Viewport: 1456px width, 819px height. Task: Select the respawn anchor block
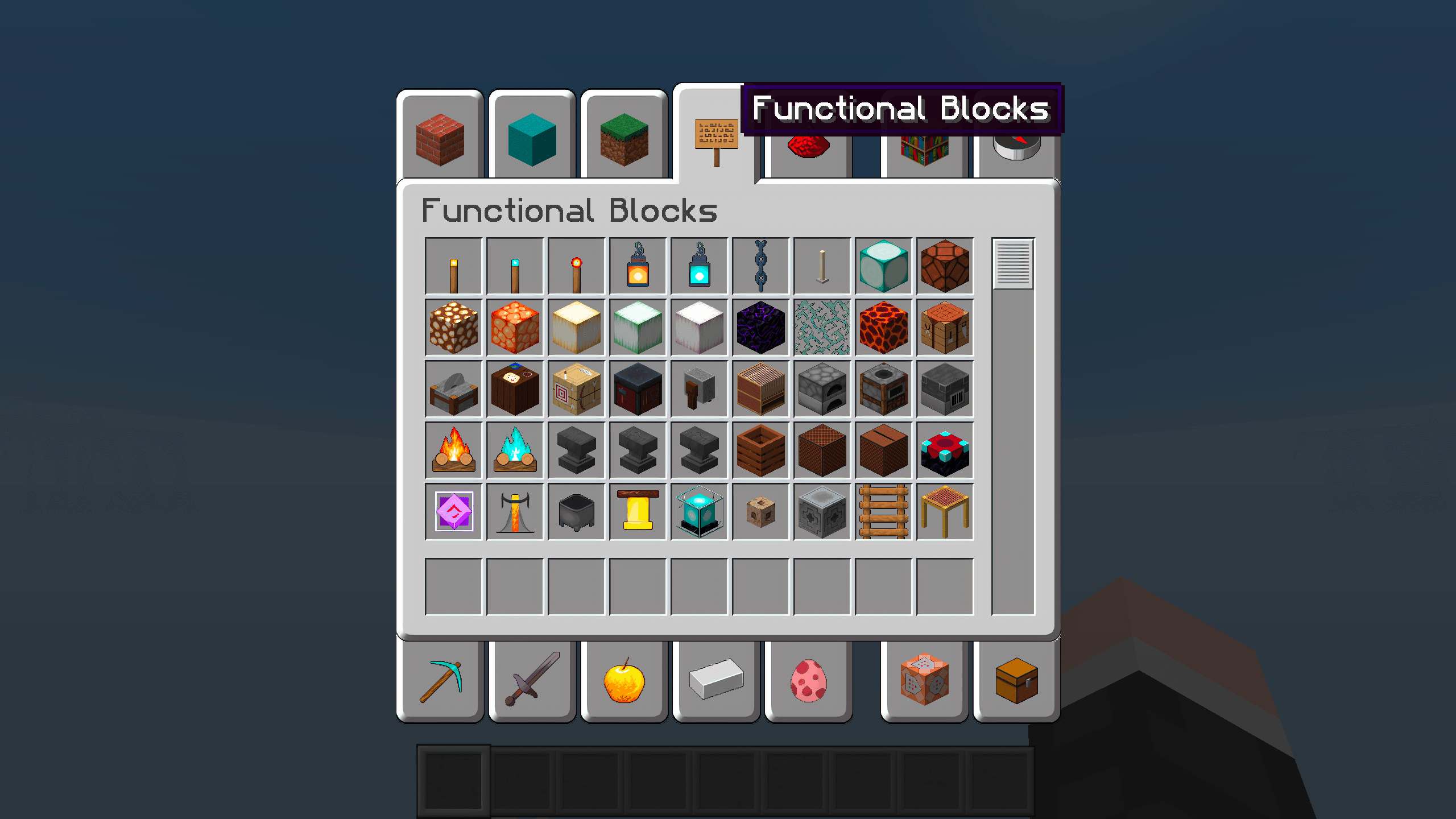tap(945, 450)
